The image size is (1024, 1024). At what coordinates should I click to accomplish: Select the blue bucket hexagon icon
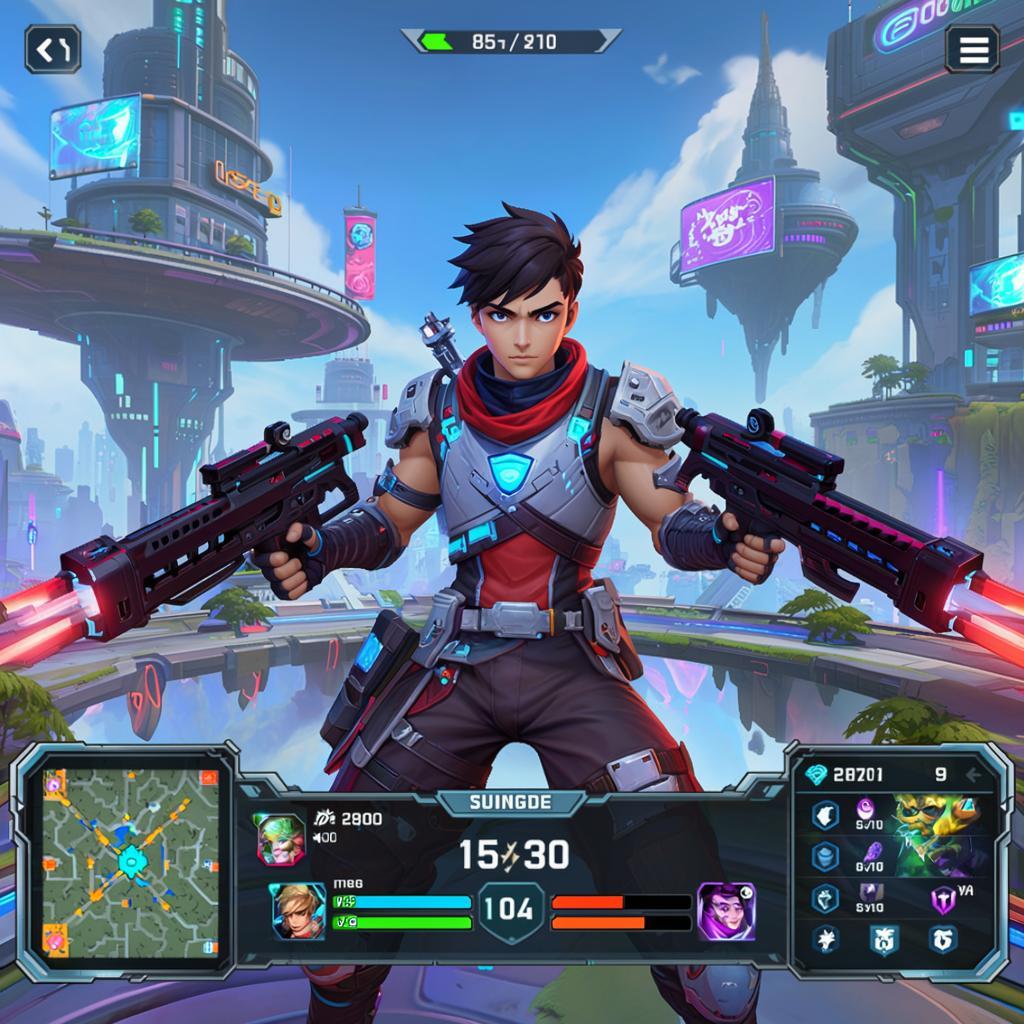(x=825, y=856)
